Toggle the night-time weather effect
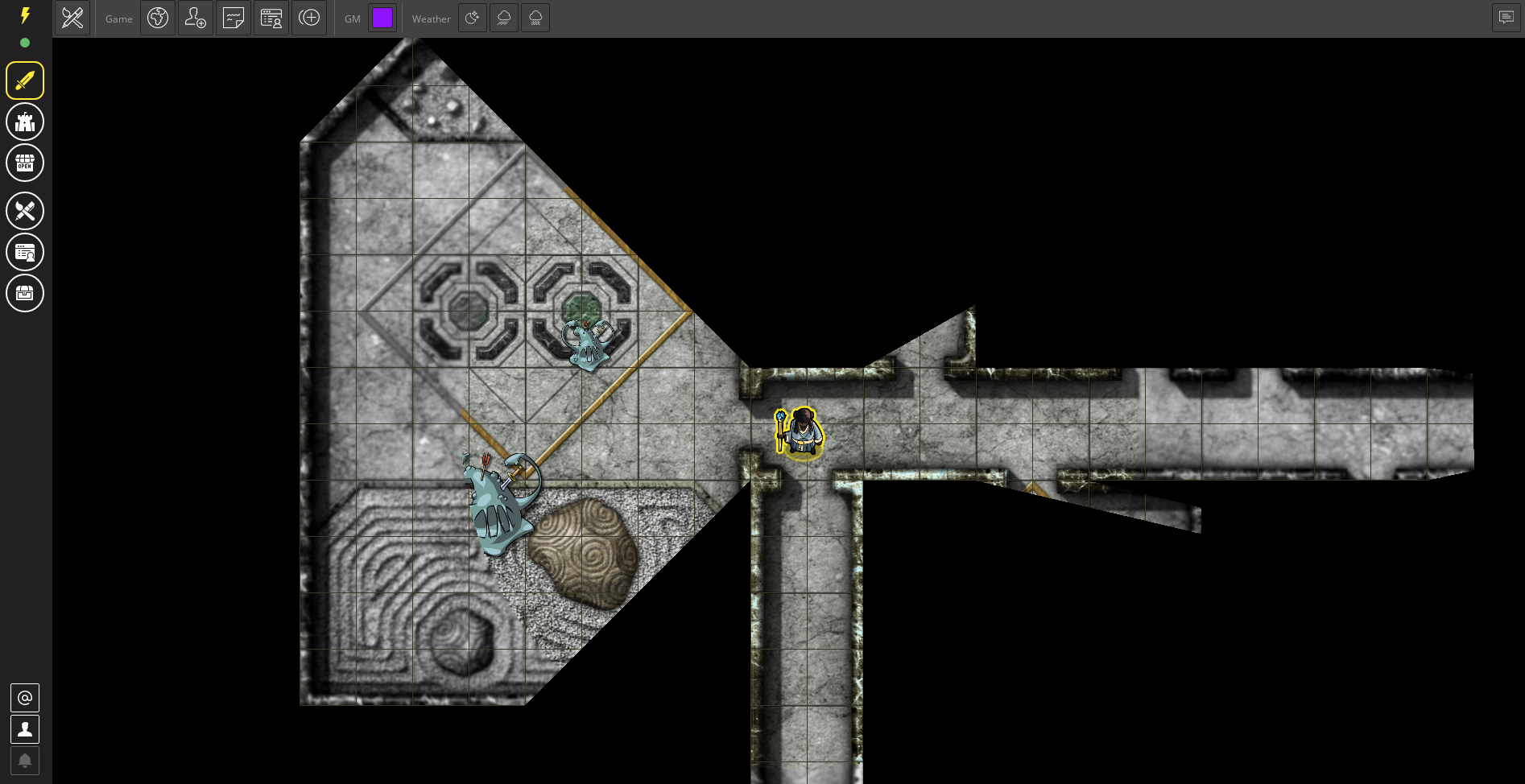The width and height of the screenshot is (1525, 784). click(473, 18)
